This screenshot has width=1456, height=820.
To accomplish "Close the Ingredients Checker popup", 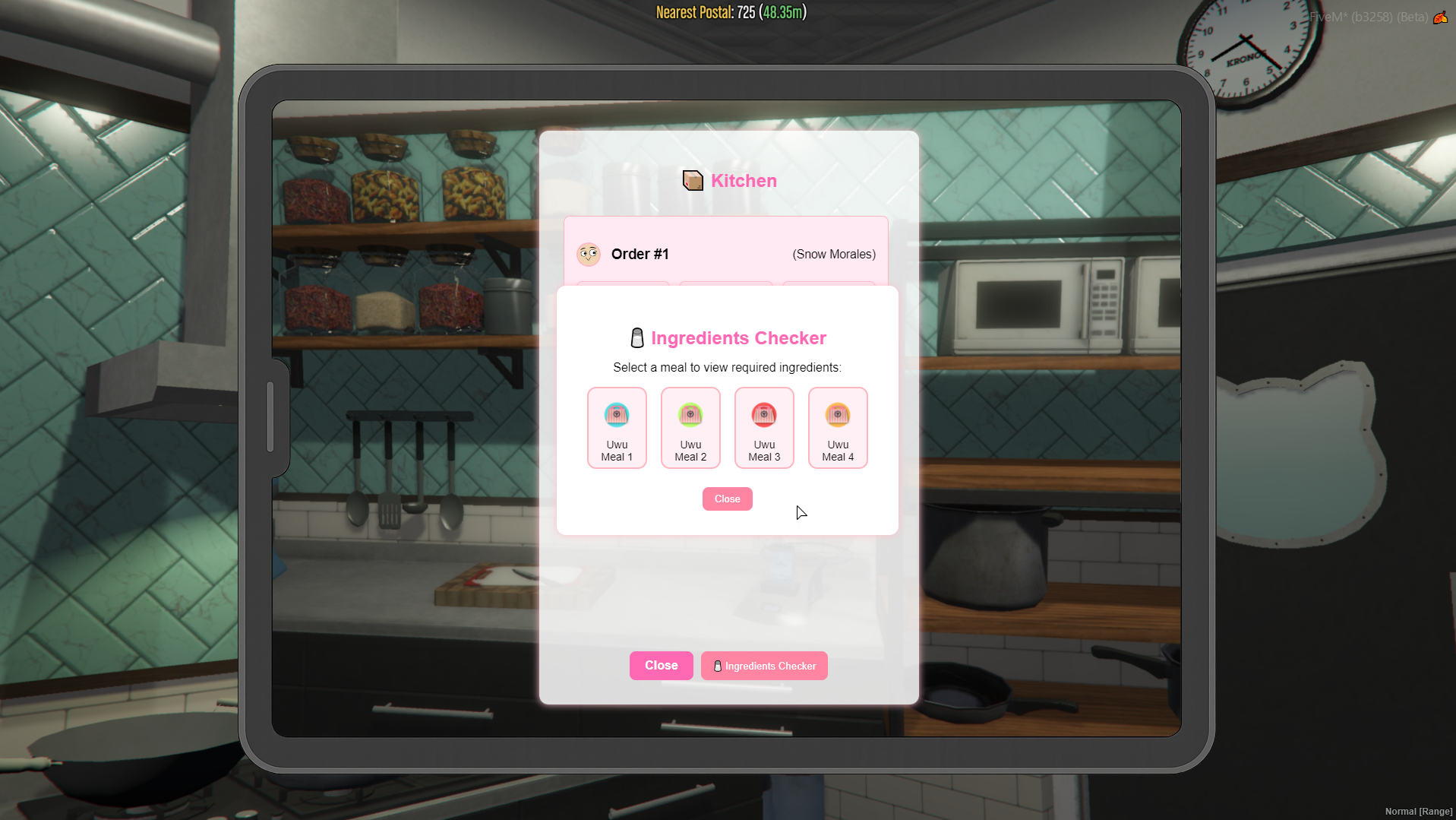I will click(727, 499).
